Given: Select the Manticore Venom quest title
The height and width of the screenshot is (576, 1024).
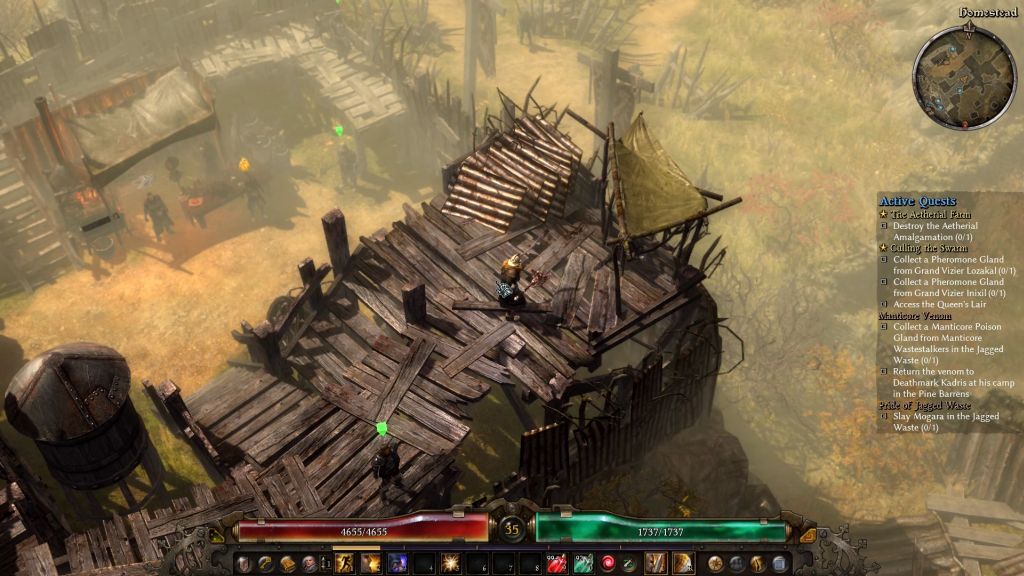Looking at the screenshot, I should (915, 315).
